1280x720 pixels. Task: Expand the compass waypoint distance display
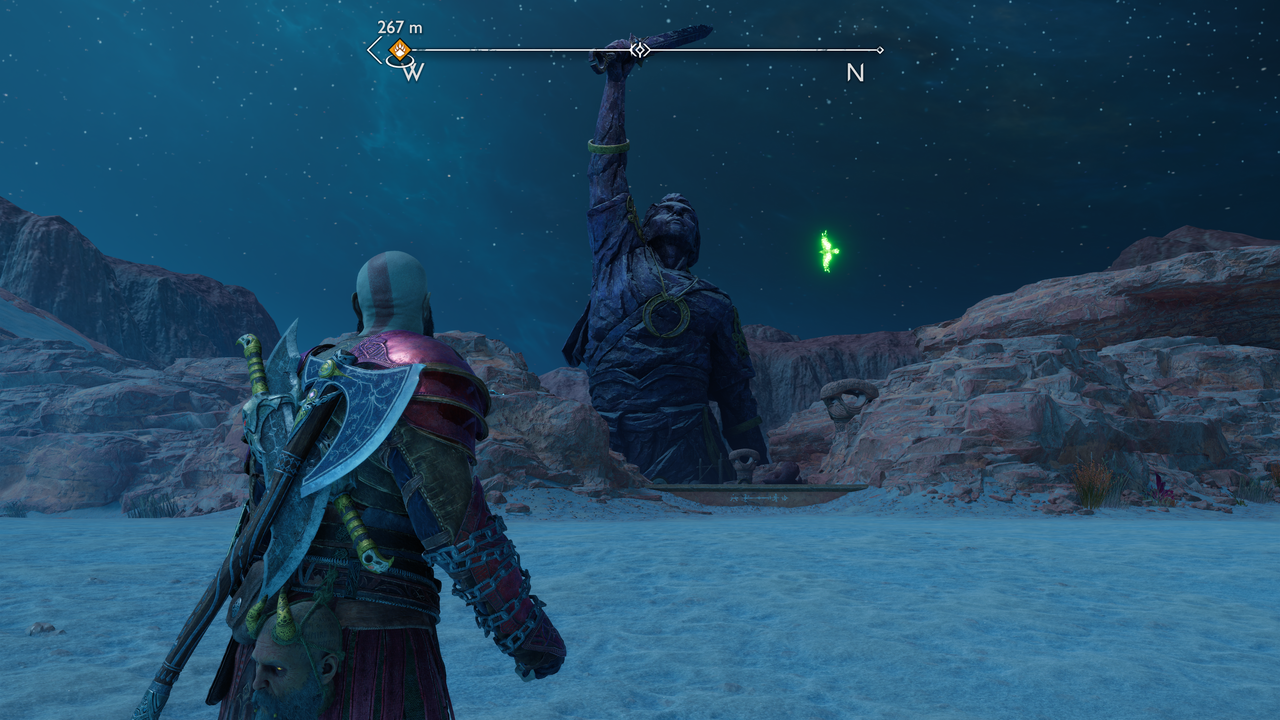(398, 28)
